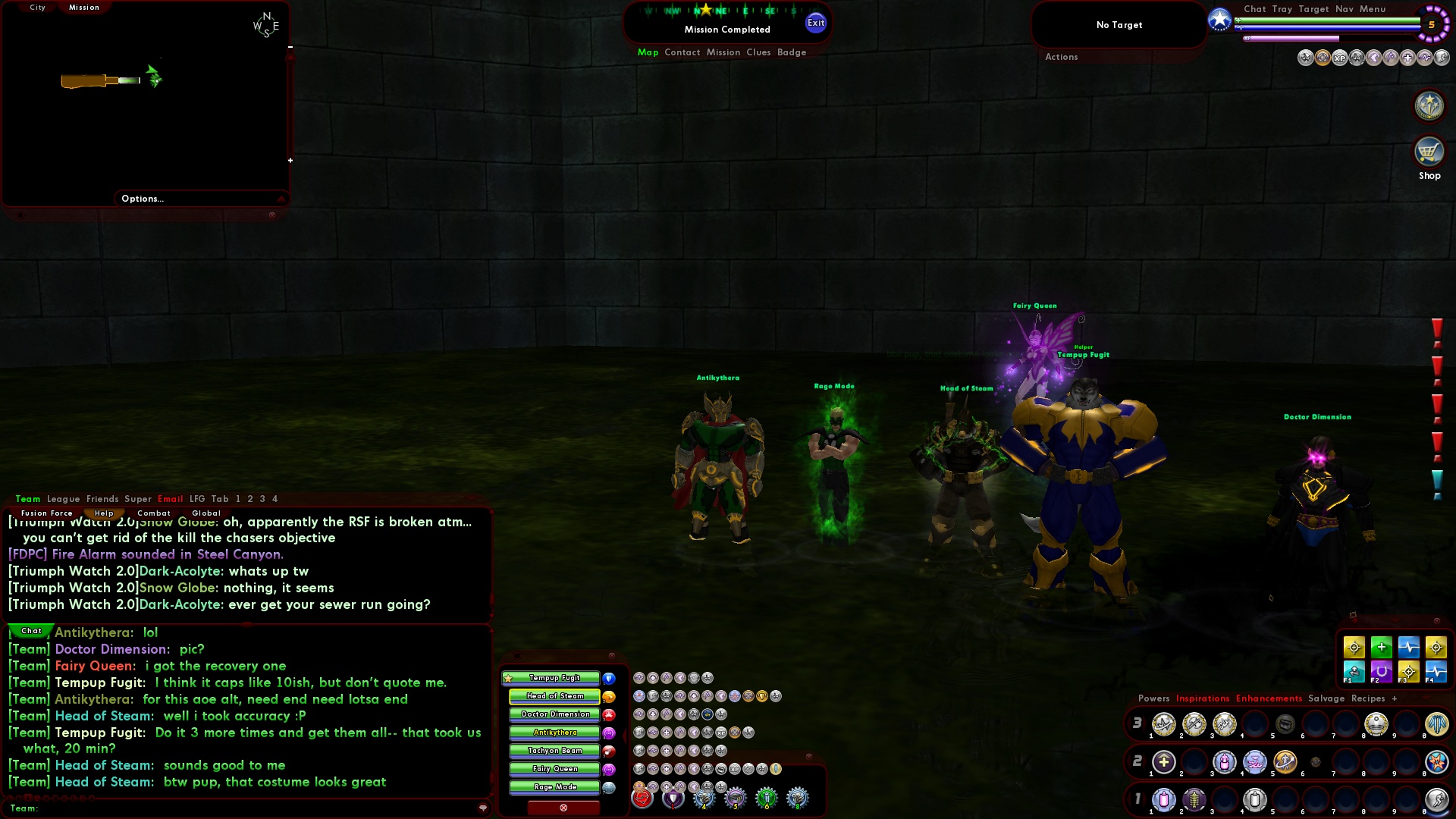Click the XP badge icon near the level indicator
The image size is (1456, 819).
point(1339,58)
